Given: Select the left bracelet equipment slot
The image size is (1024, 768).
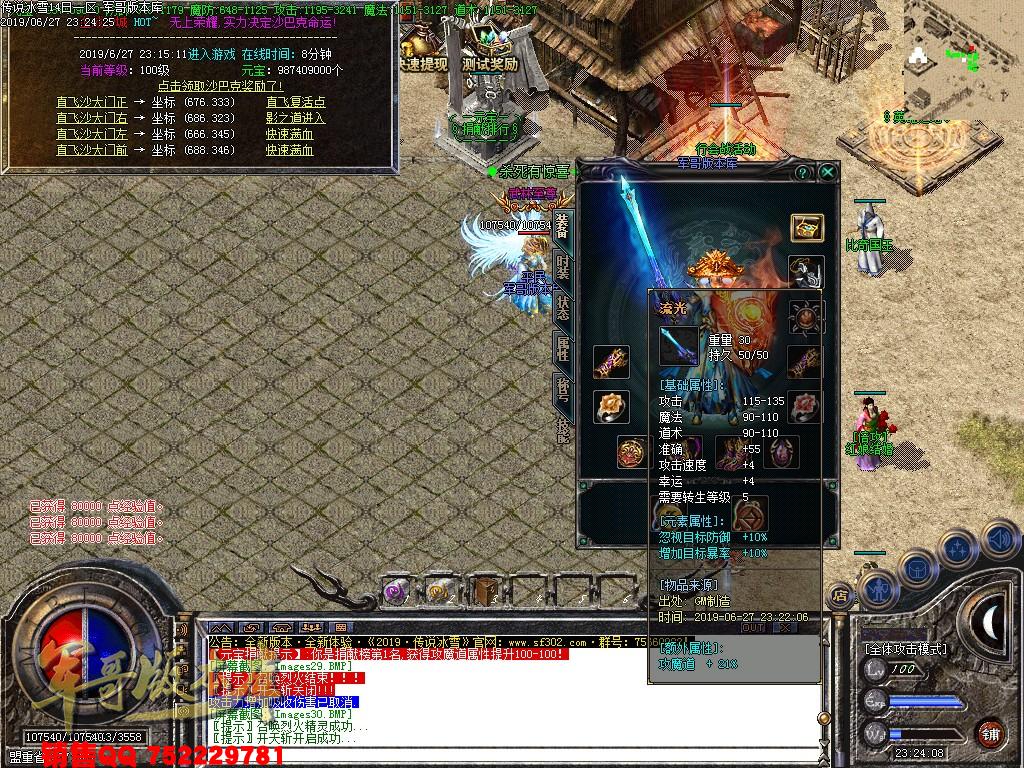Looking at the screenshot, I should point(609,361).
